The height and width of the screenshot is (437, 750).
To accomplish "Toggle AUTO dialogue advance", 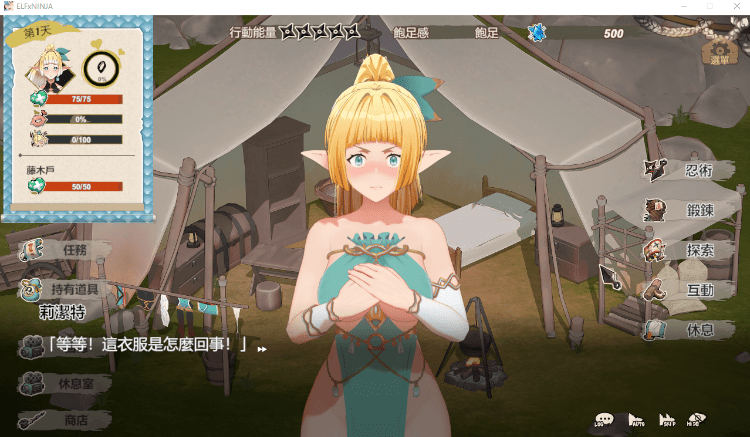I will point(636,421).
